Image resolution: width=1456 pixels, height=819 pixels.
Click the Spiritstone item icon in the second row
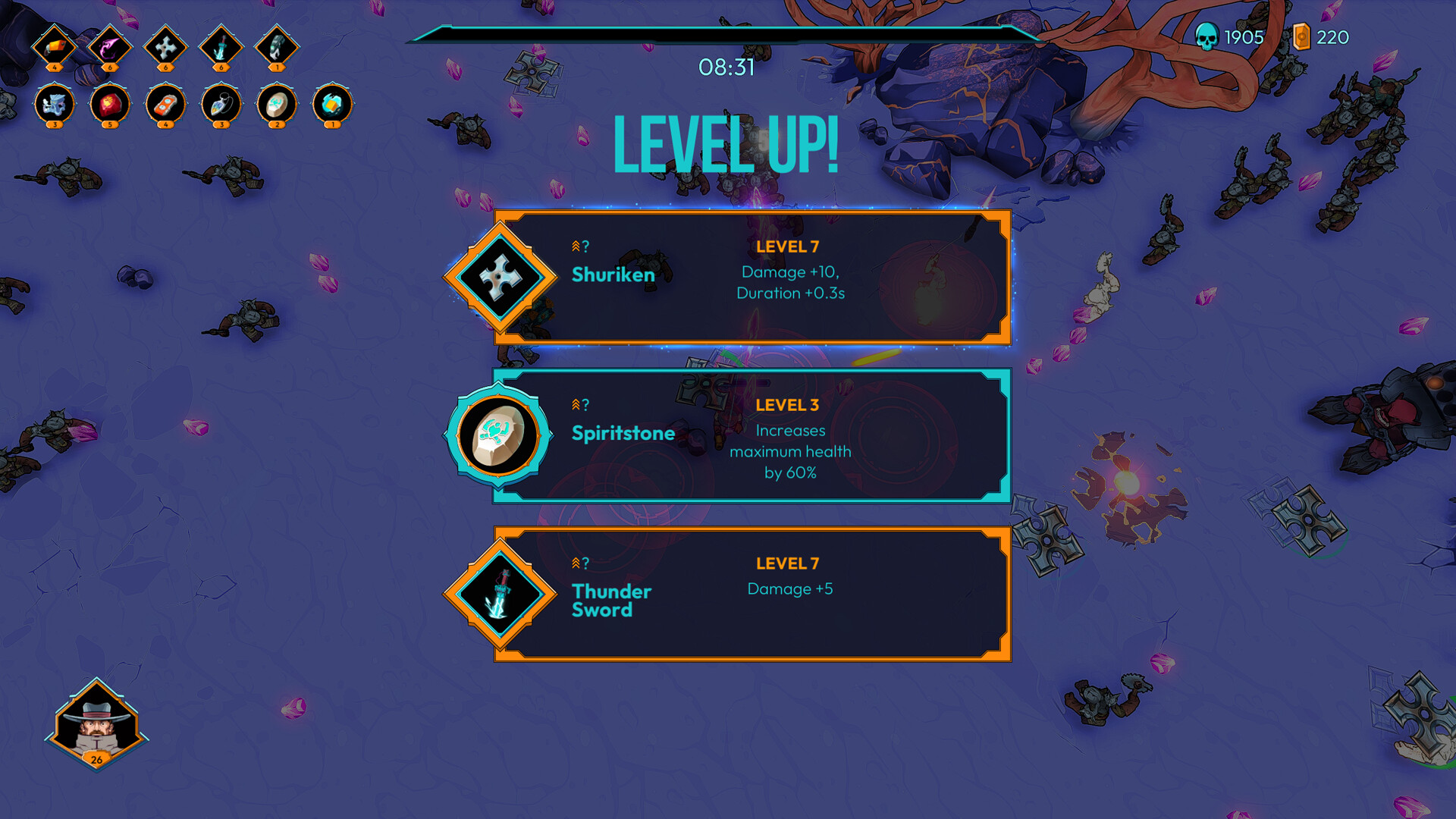point(276,106)
